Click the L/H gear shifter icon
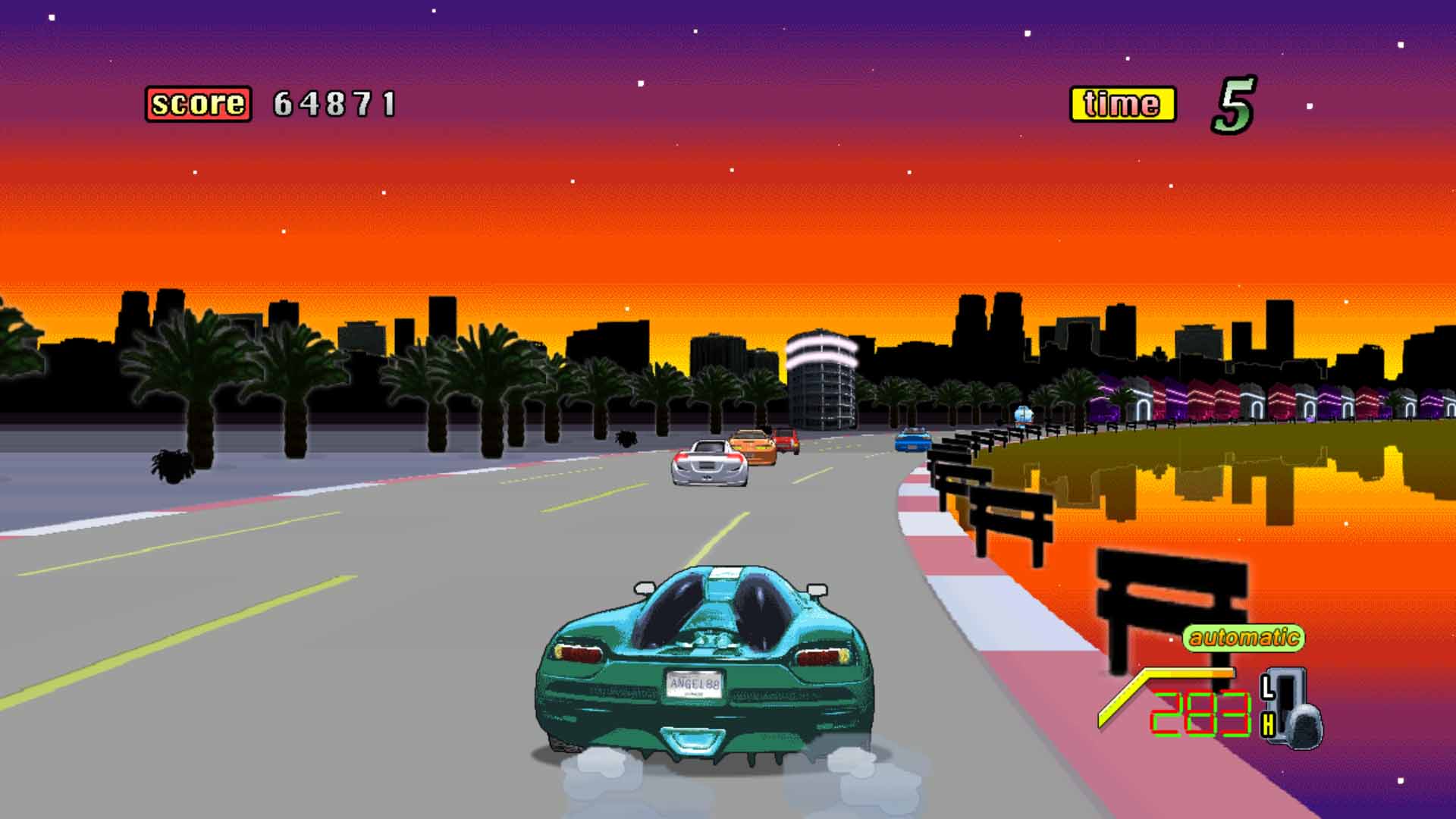The height and width of the screenshot is (819, 1456). tap(1291, 708)
